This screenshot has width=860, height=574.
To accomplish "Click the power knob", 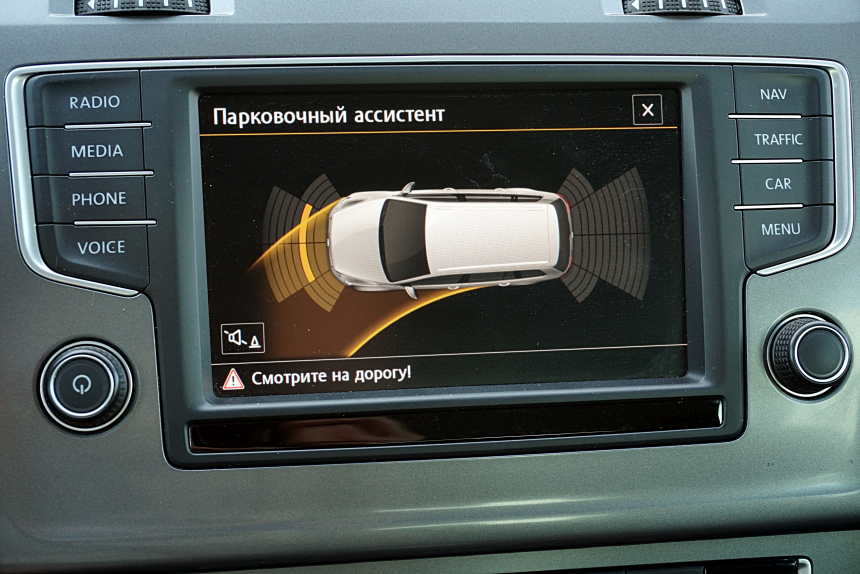I will 85,386.
